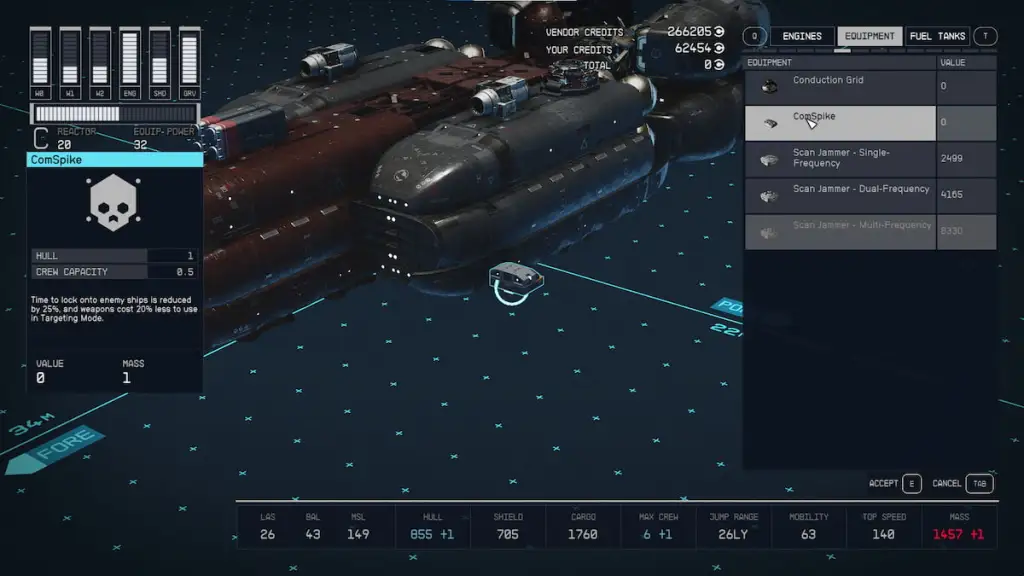Select the ComSpike equipment entry
1024x576 pixels.
840,123
